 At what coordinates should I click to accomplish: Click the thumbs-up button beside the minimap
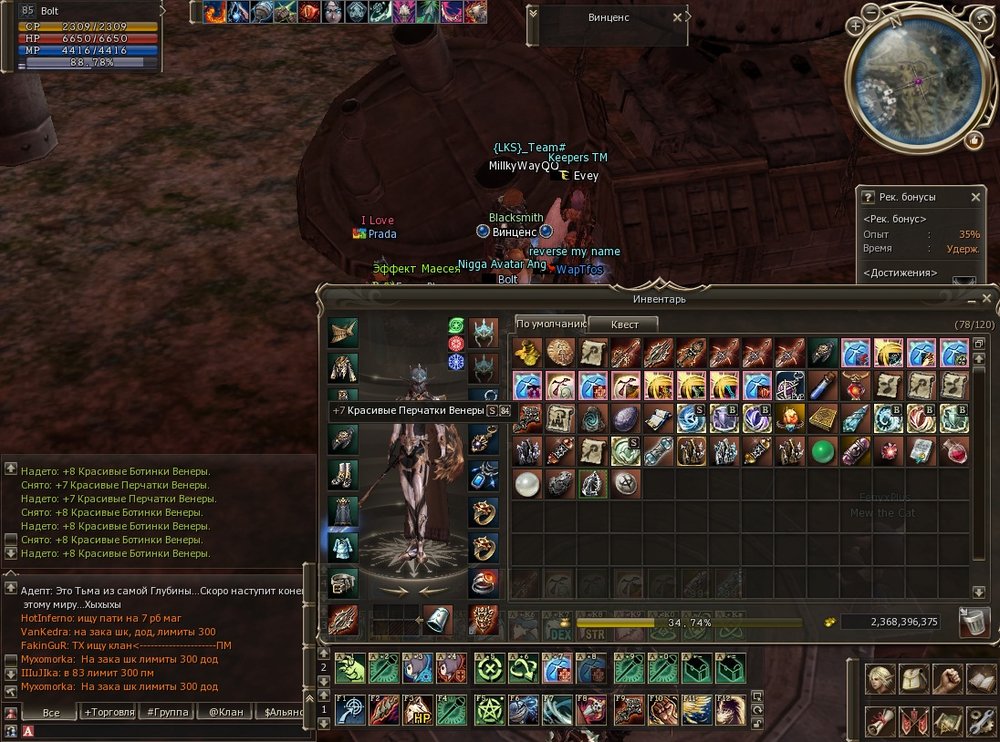click(974, 141)
